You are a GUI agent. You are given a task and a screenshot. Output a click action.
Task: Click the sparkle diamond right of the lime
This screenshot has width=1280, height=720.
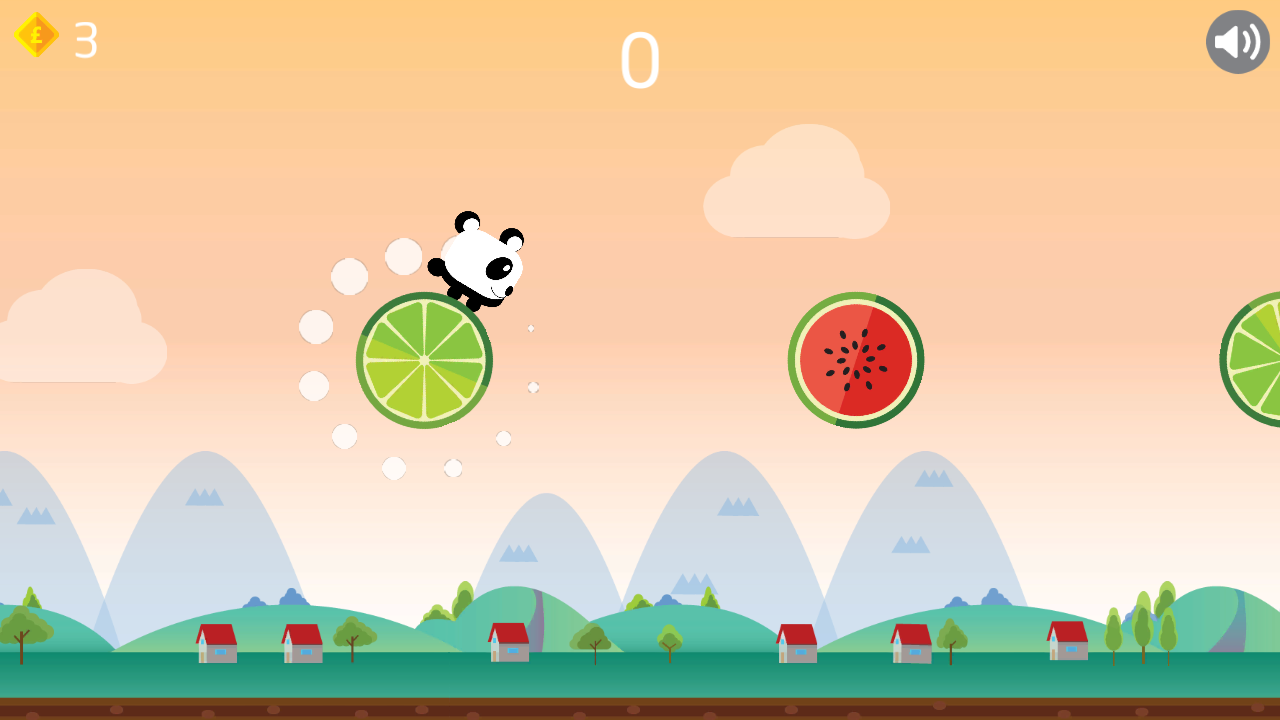coord(531,328)
